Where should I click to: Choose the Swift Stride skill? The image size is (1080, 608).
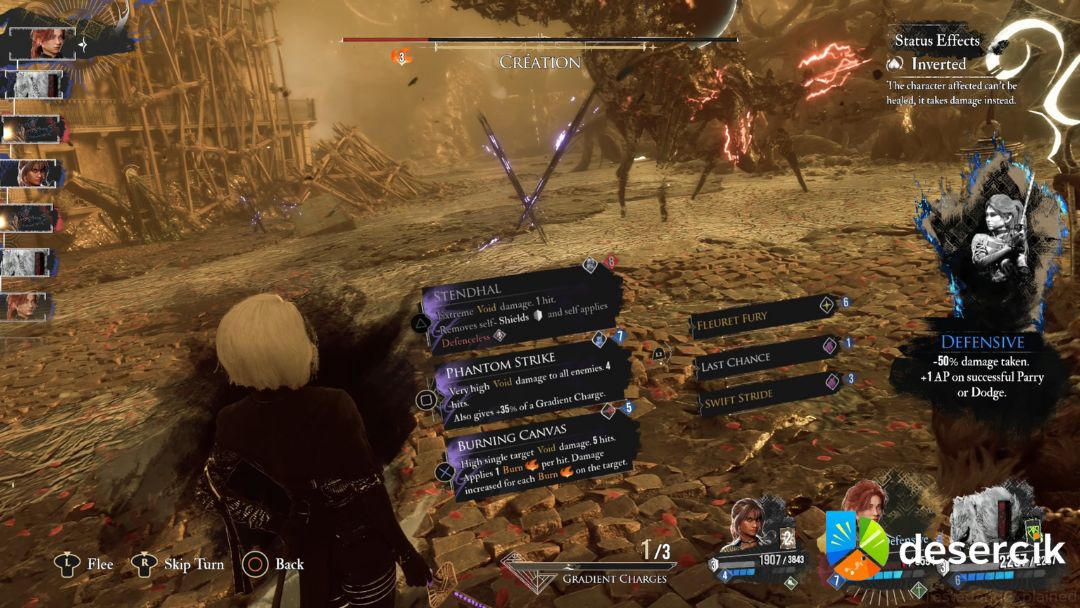click(x=764, y=395)
